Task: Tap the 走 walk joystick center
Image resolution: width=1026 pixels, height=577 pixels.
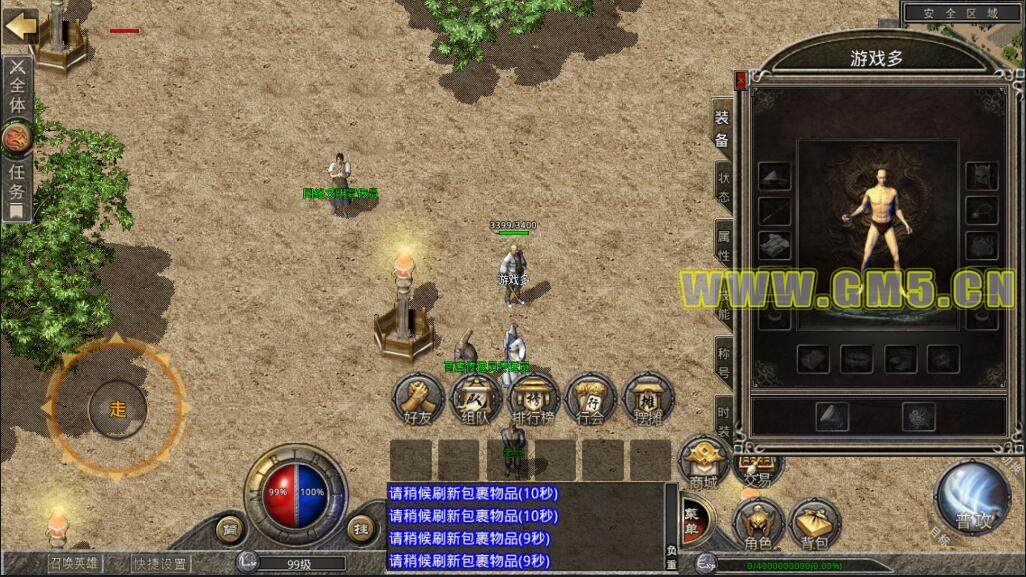Action: pyautogui.click(x=117, y=408)
